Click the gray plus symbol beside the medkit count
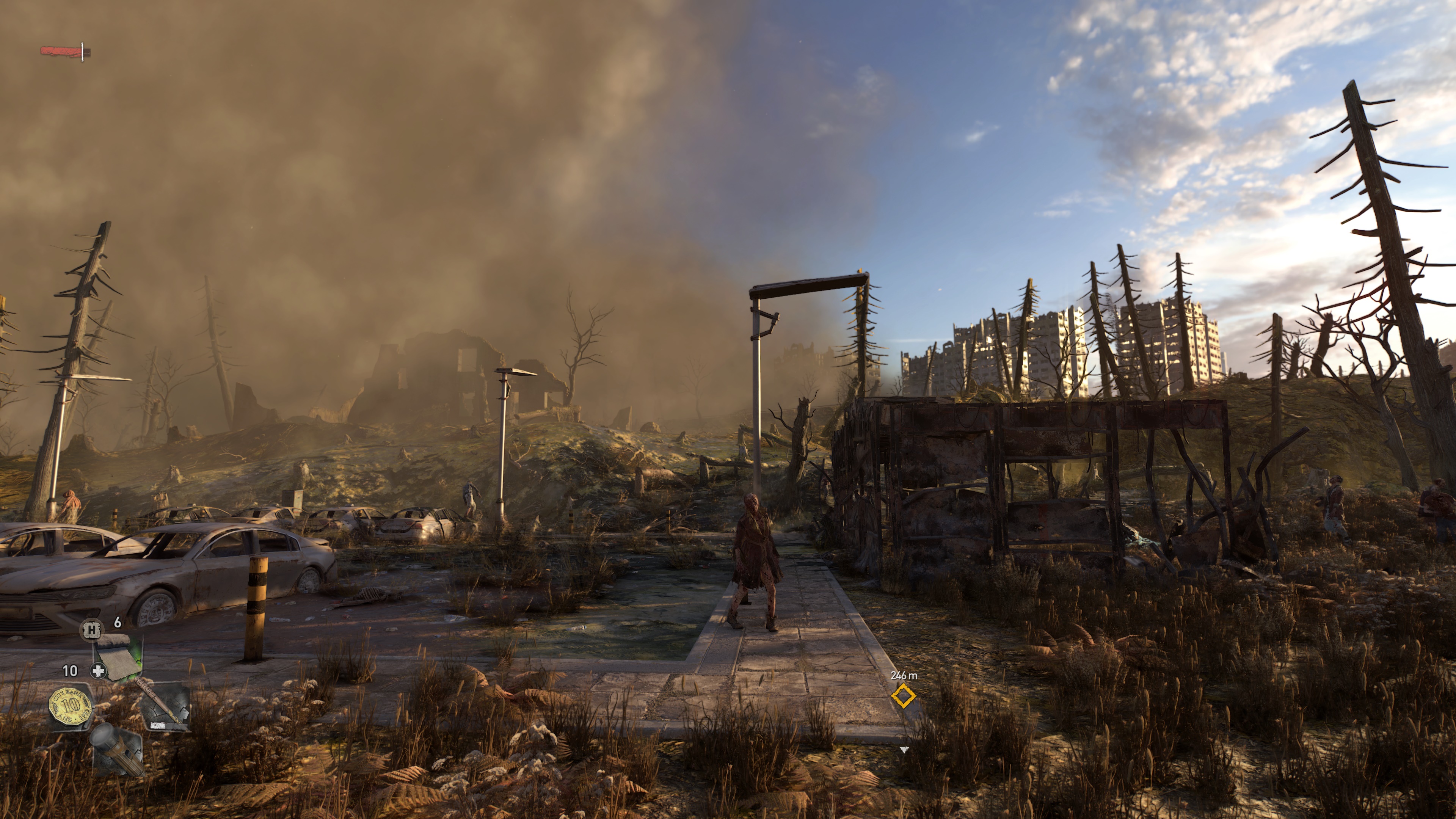This screenshot has width=1456, height=819. 98,671
